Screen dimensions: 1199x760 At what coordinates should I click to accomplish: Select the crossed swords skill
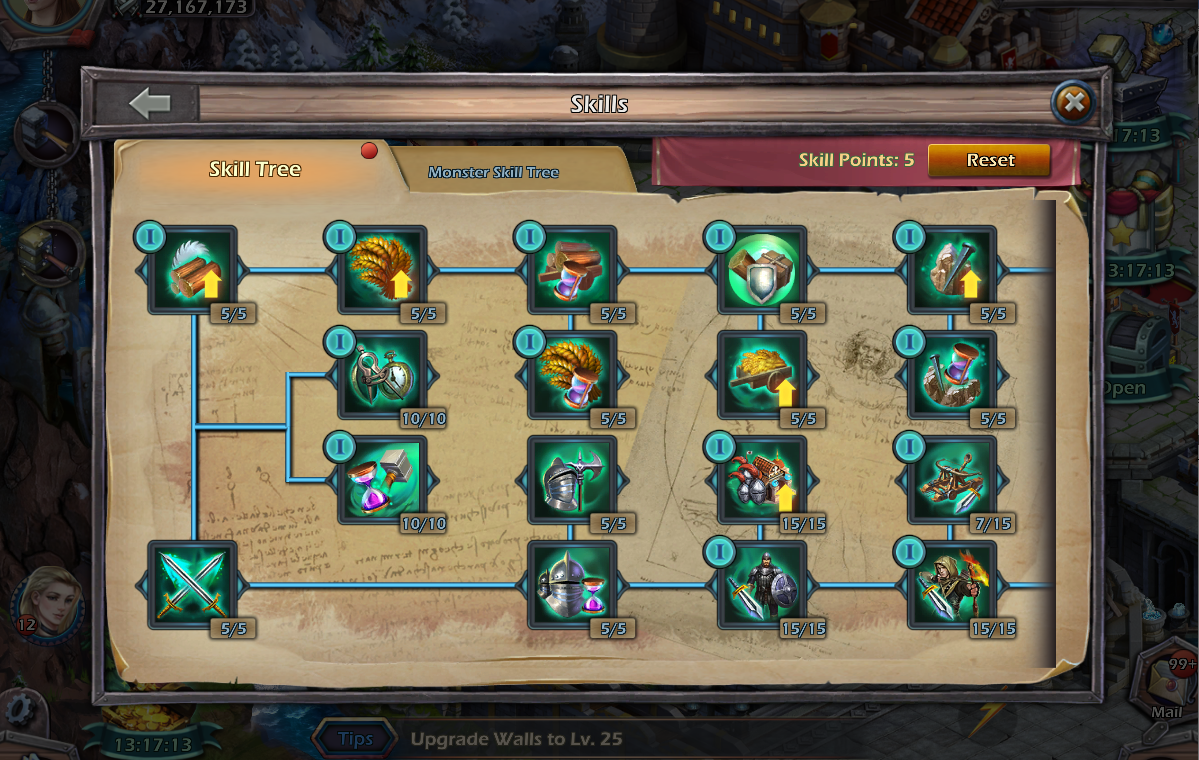point(192,585)
